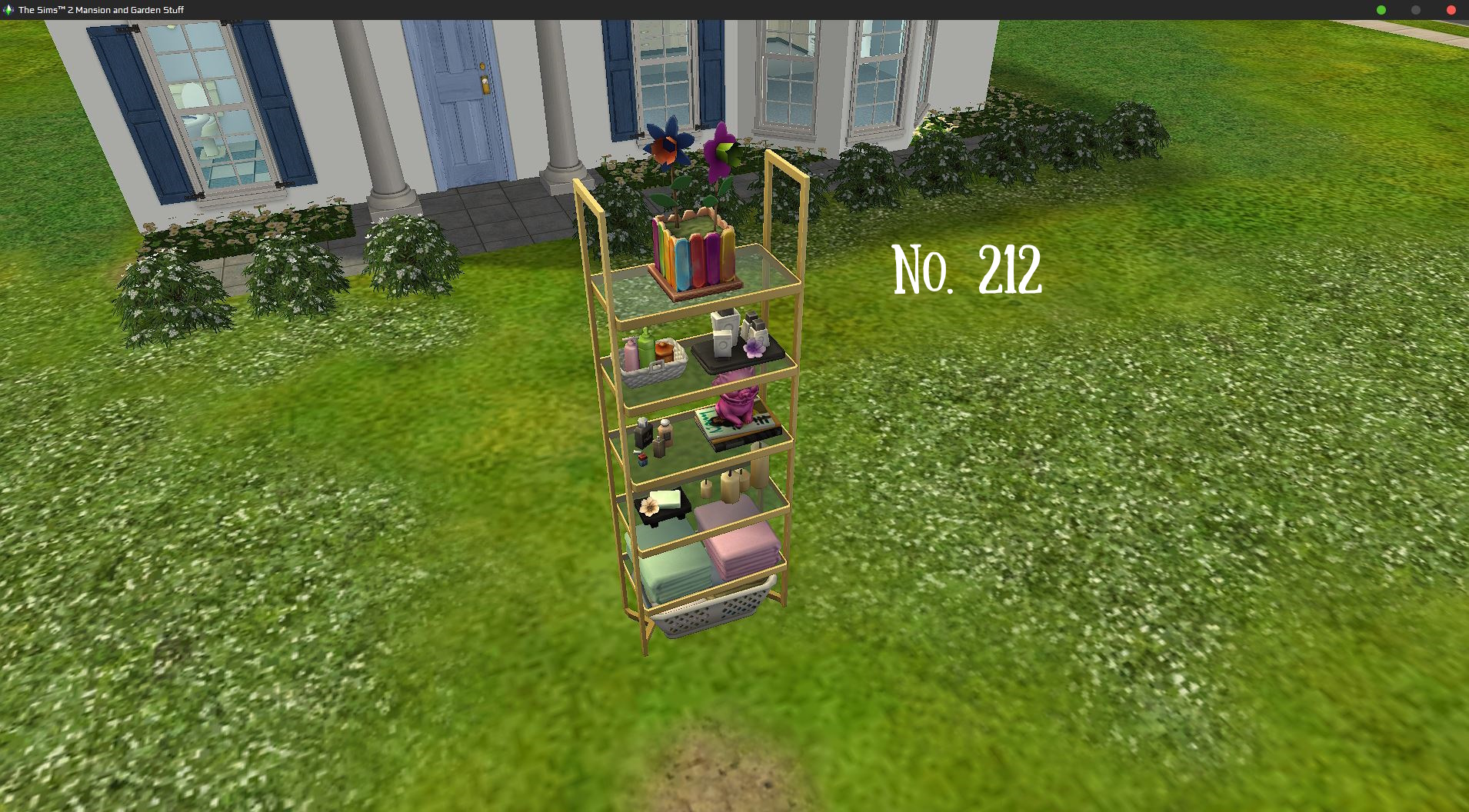Toggle the green window control dot

coord(1380,10)
